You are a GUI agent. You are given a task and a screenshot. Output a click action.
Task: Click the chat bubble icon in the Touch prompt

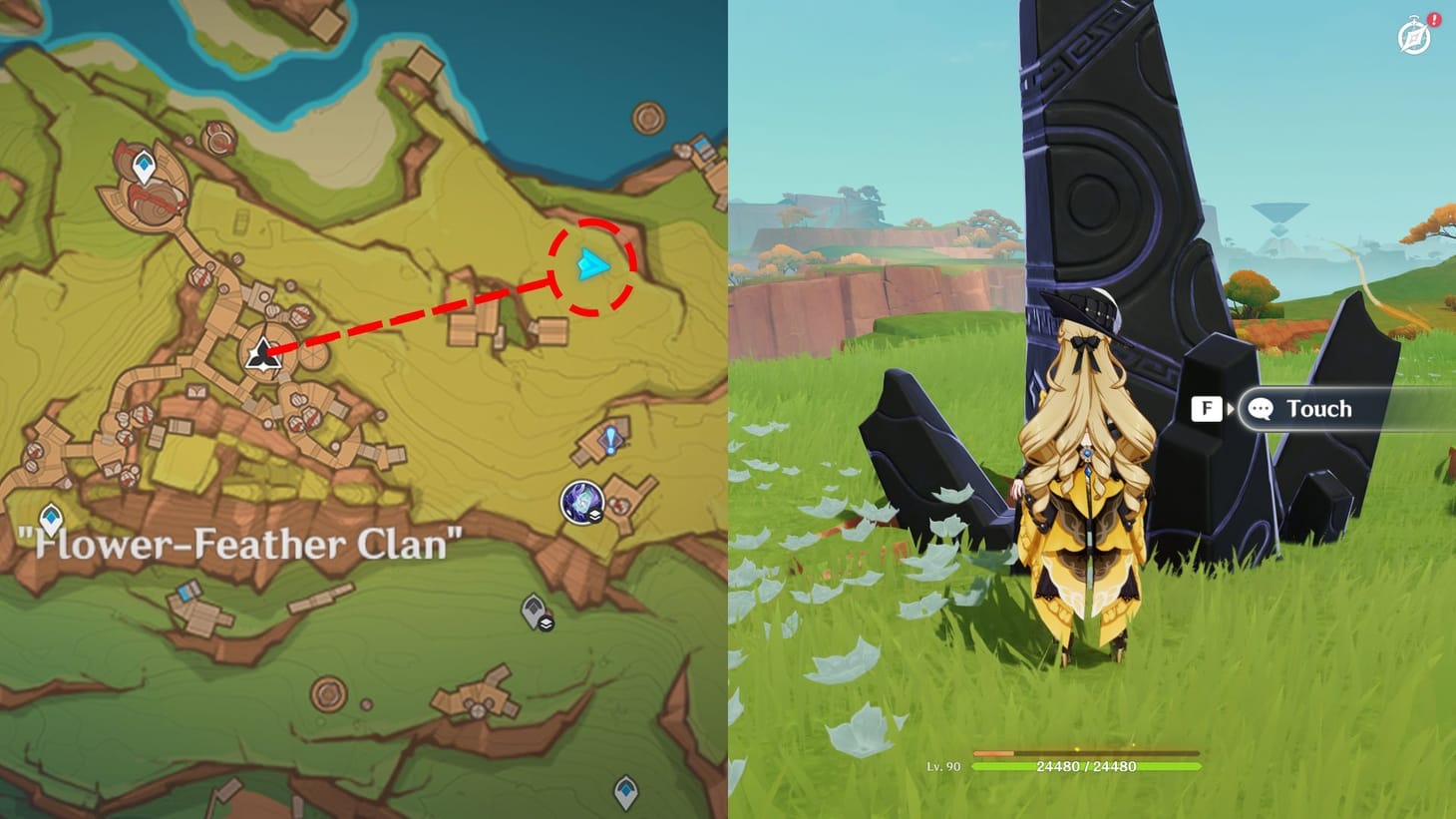coord(1261,408)
